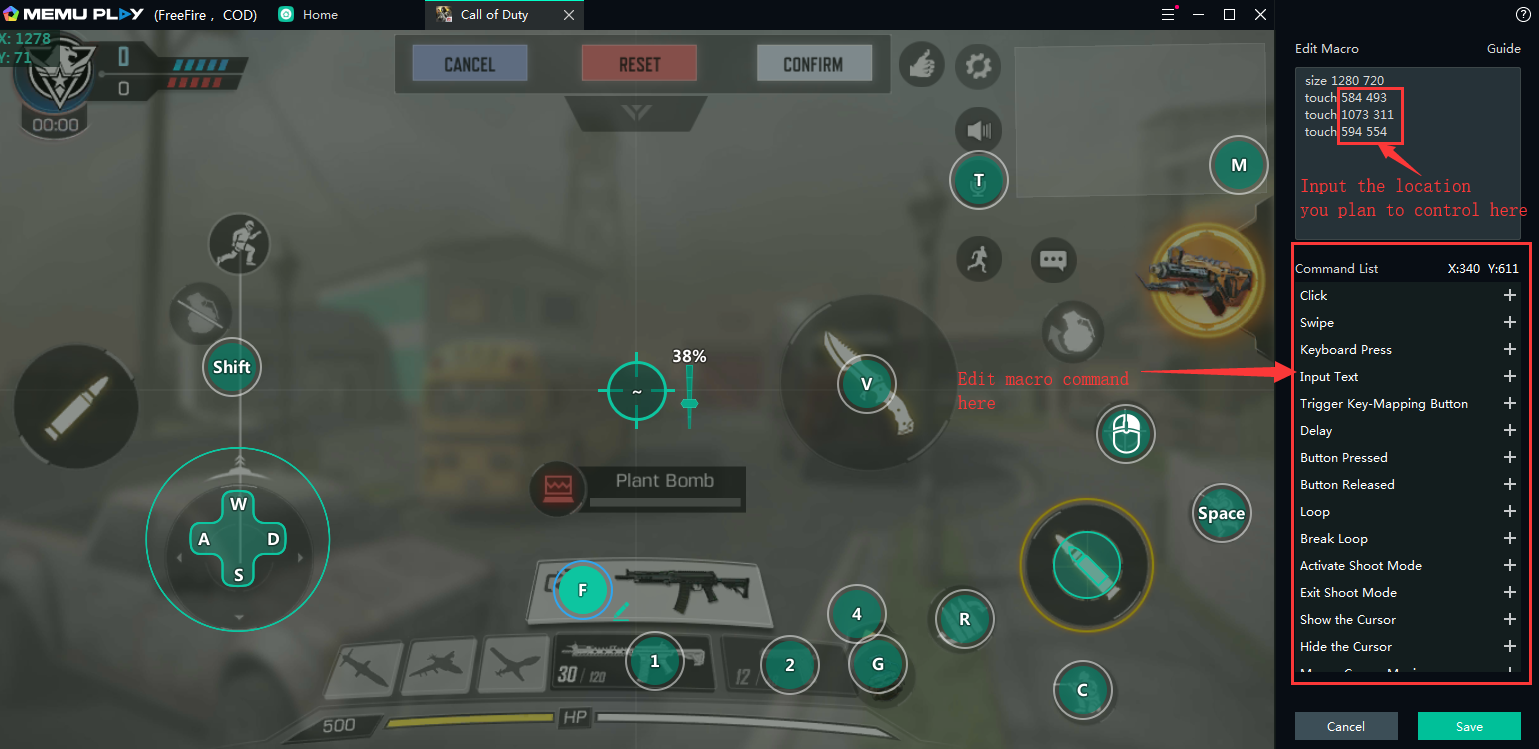Click the Space jump key button

click(1221, 514)
